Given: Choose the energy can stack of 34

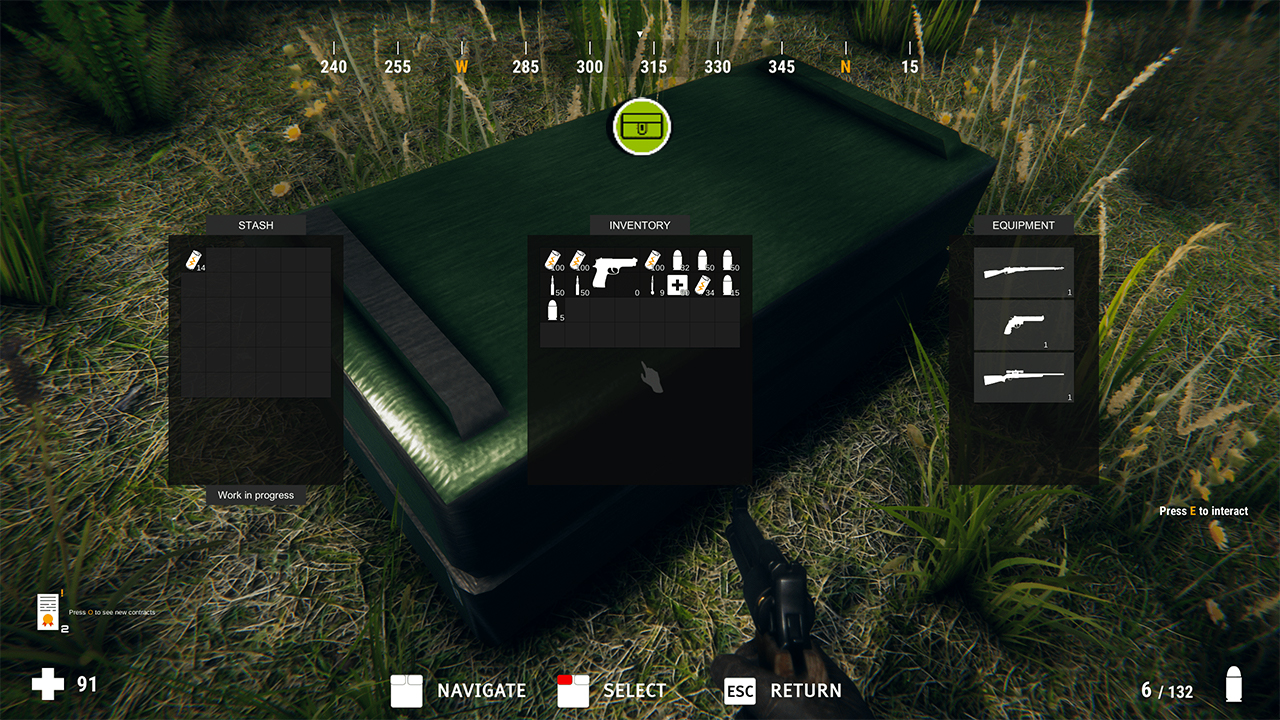Looking at the screenshot, I should 703,286.
